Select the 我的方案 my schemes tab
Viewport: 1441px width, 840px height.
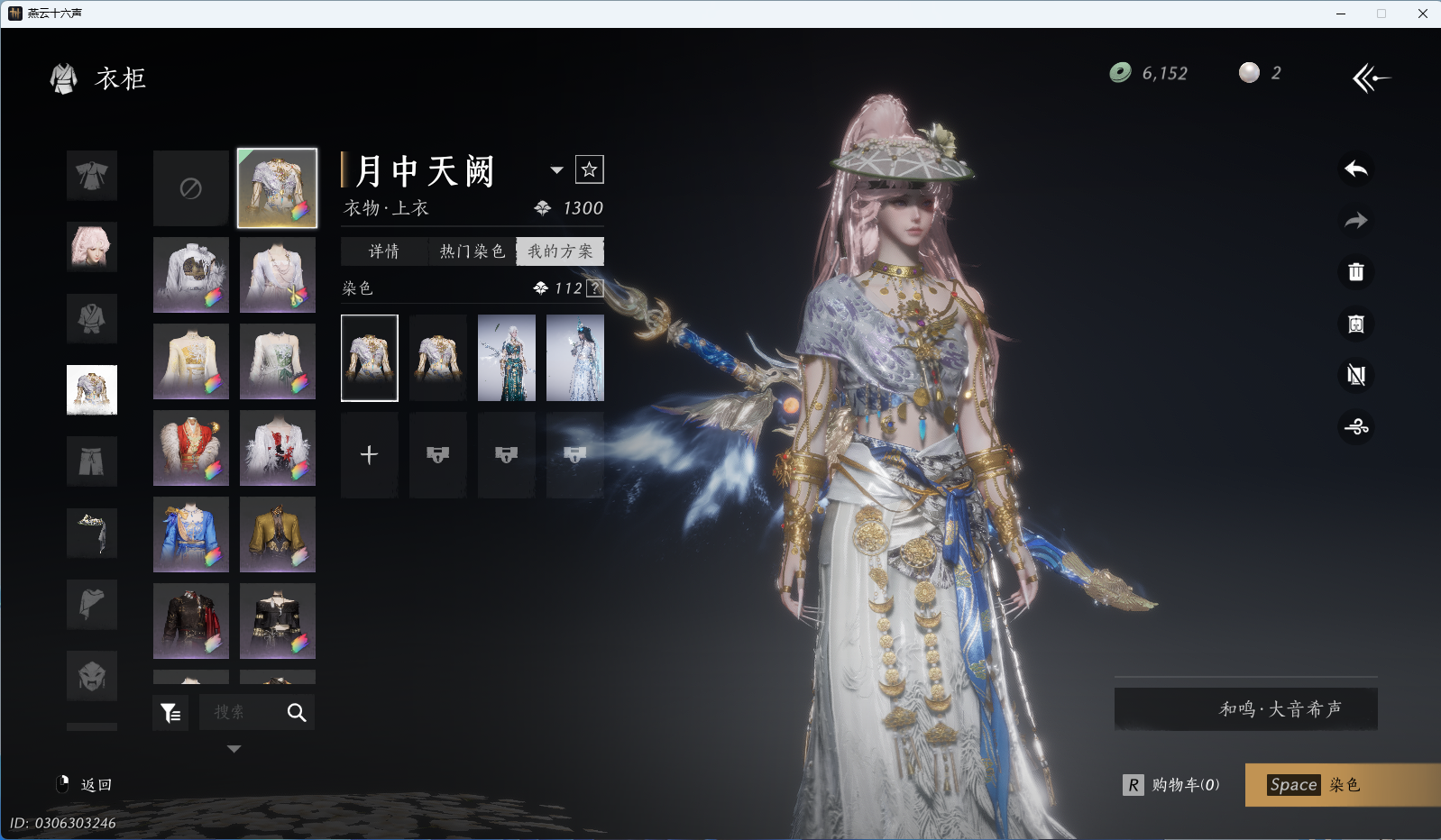pyautogui.click(x=560, y=251)
